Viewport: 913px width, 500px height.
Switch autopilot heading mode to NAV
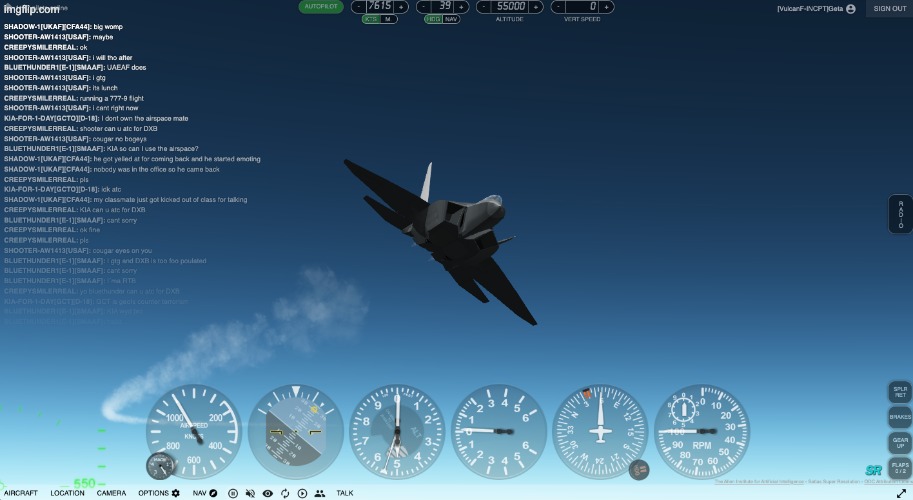click(451, 19)
